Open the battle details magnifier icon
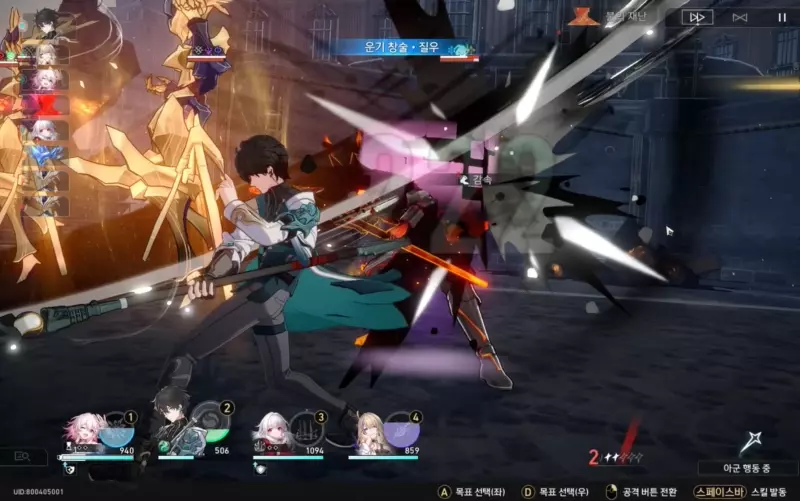The height and width of the screenshot is (501, 800). click(24, 457)
